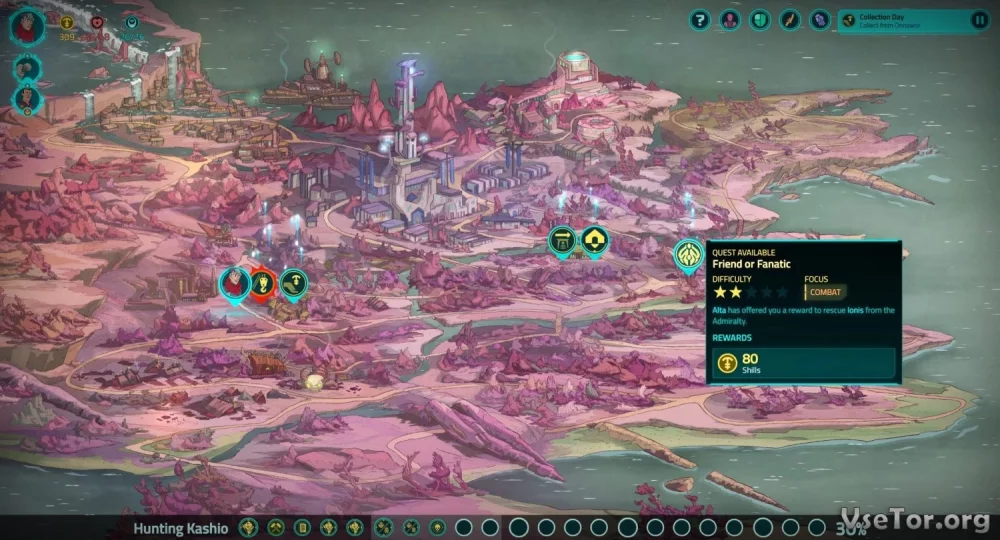The image size is (1000, 540).
Task: Select the gate-shaped location marker
Action: point(563,240)
